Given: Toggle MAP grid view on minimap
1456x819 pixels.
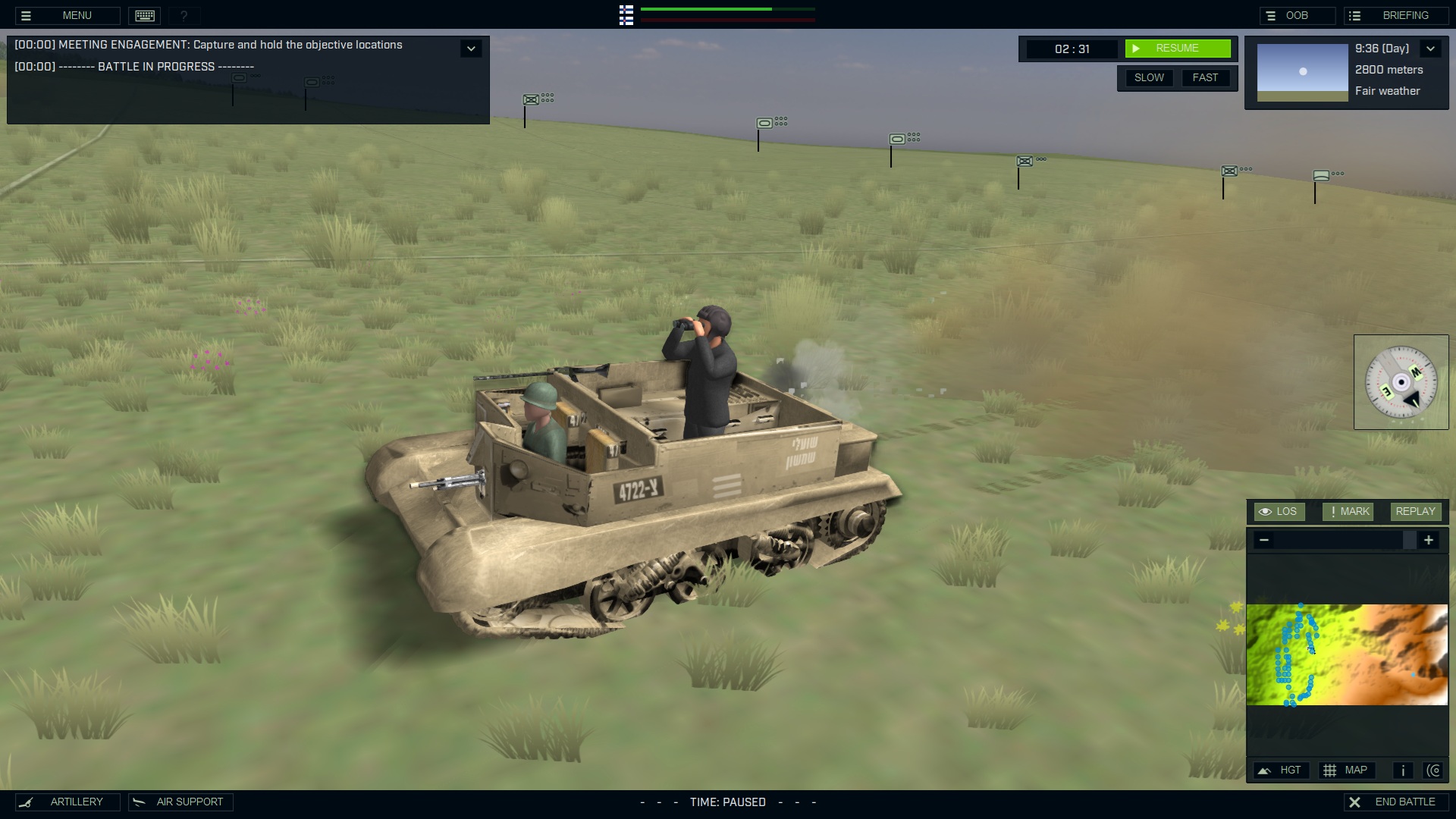Looking at the screenshot, I should point(1348,770).
